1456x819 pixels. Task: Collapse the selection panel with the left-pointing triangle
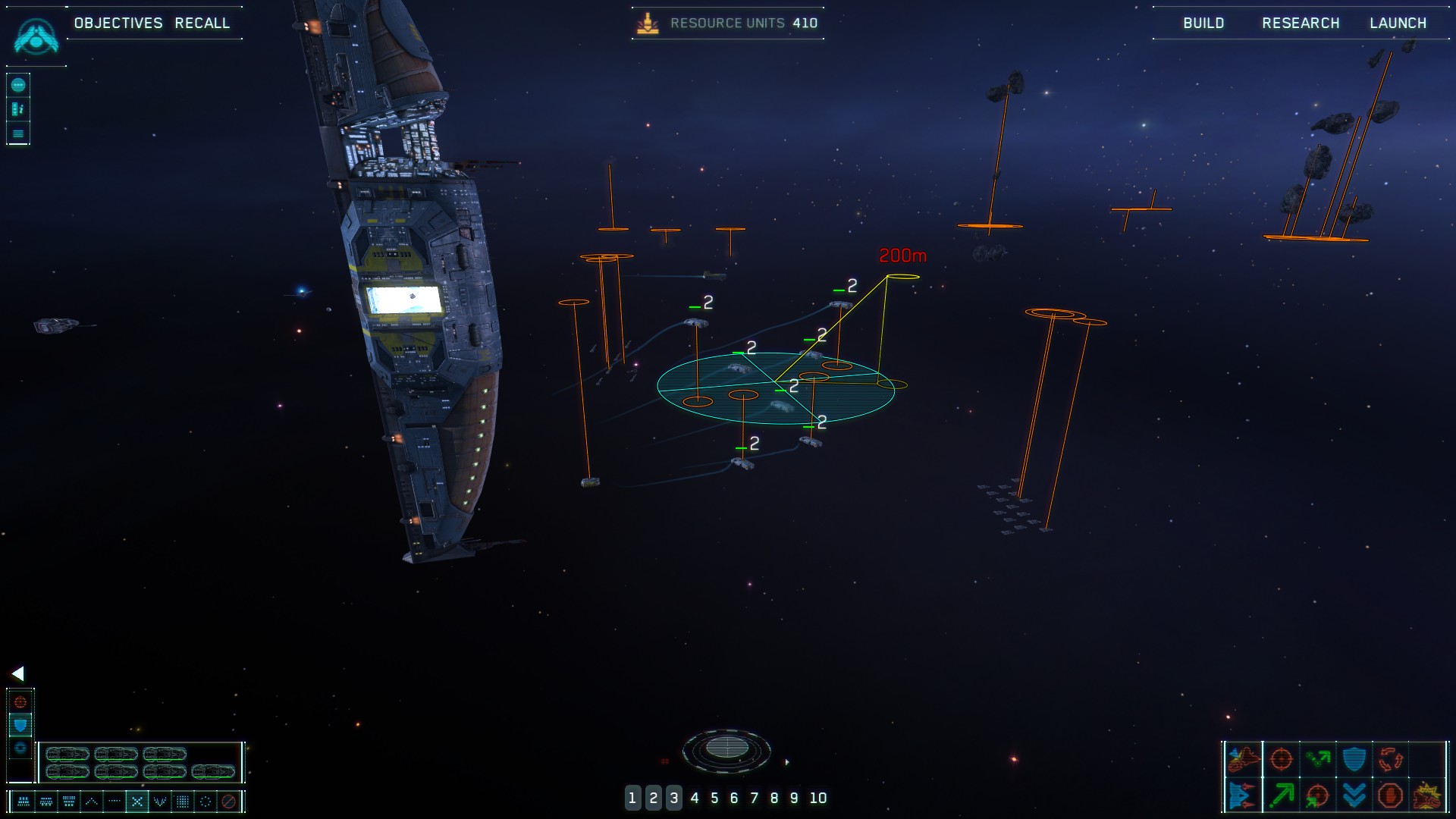[x=18, y=672]
